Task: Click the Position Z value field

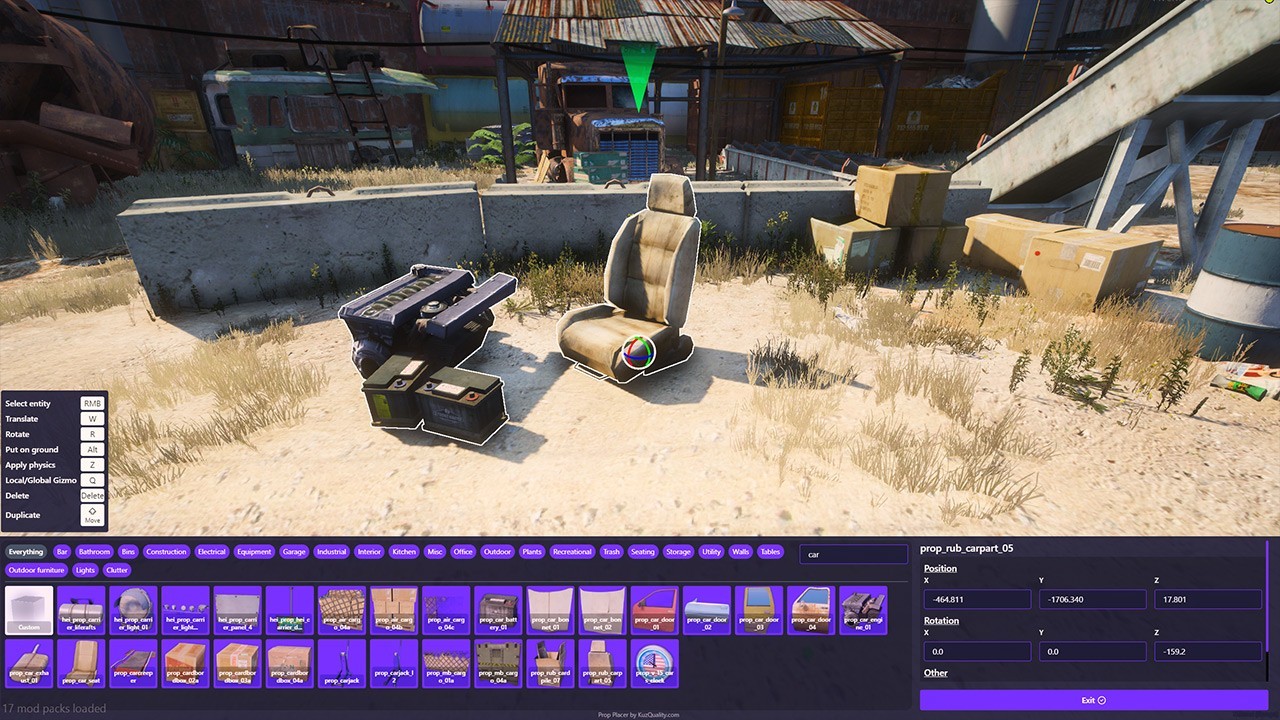Action: 1208,599
